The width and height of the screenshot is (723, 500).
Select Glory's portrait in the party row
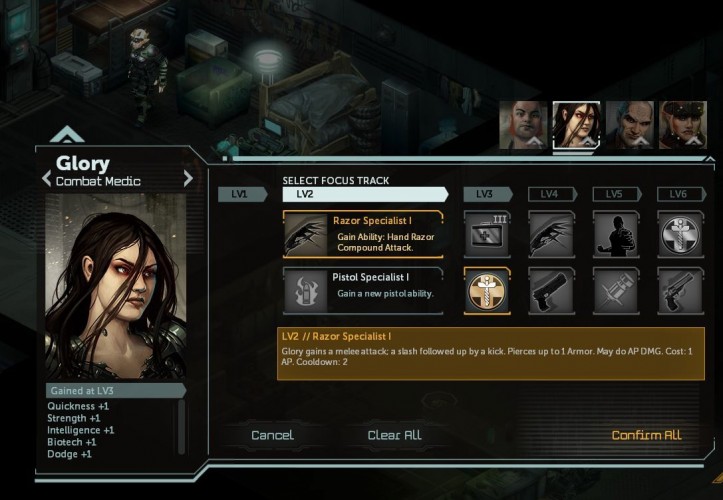coord(576,125)
